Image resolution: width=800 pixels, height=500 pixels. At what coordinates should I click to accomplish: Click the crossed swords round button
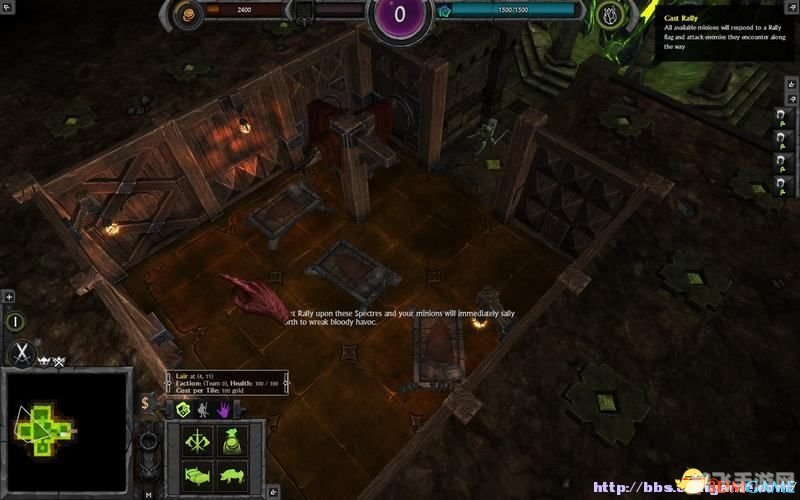(22, 354)
